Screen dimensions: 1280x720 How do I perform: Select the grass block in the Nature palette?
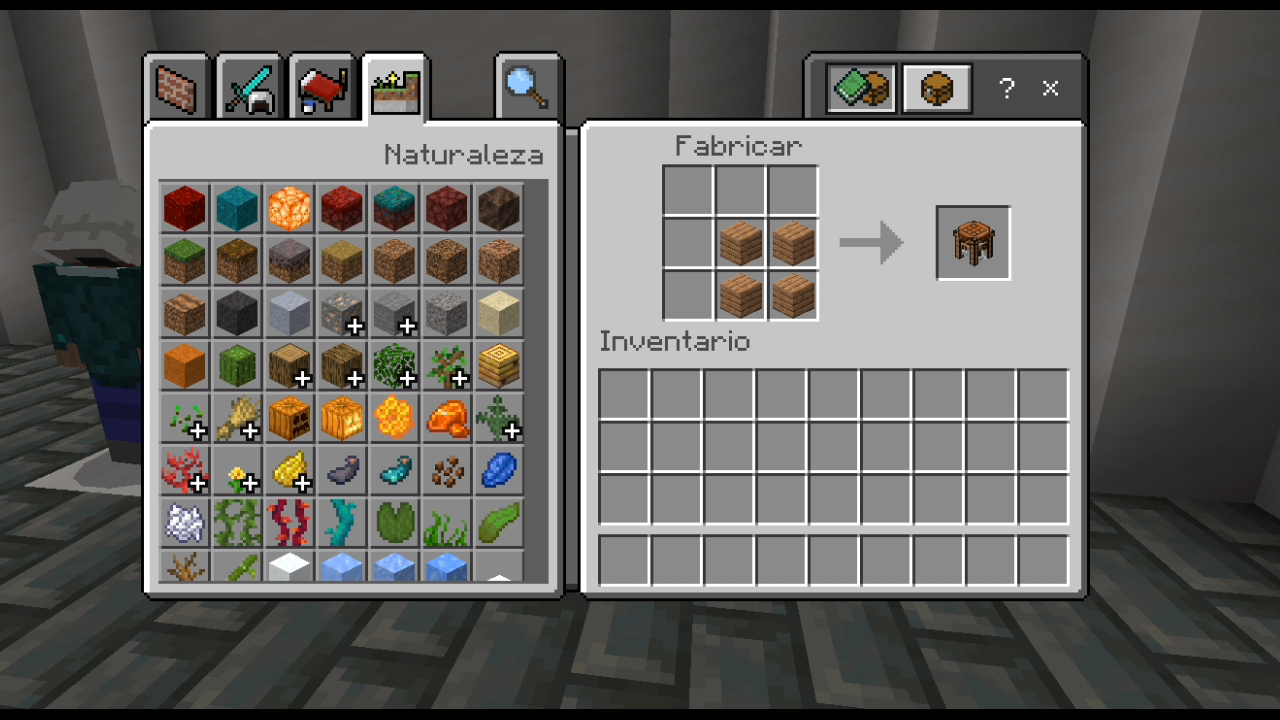[x=184, y=261]
